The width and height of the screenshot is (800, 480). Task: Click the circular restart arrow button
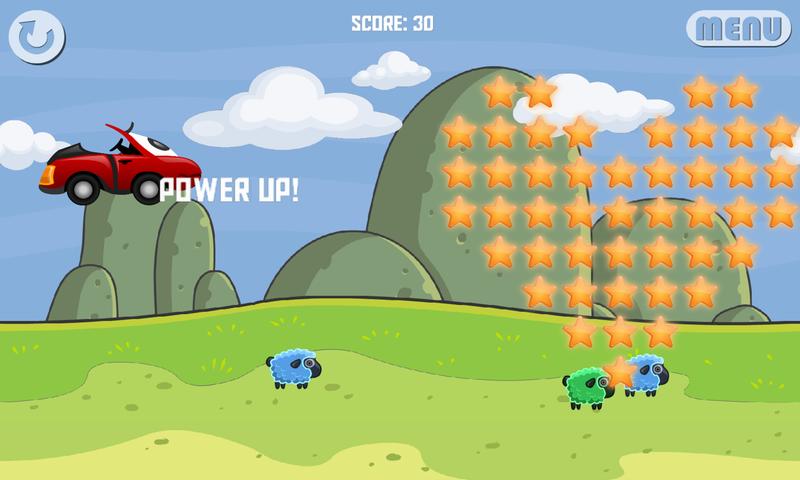pos(37,37)
